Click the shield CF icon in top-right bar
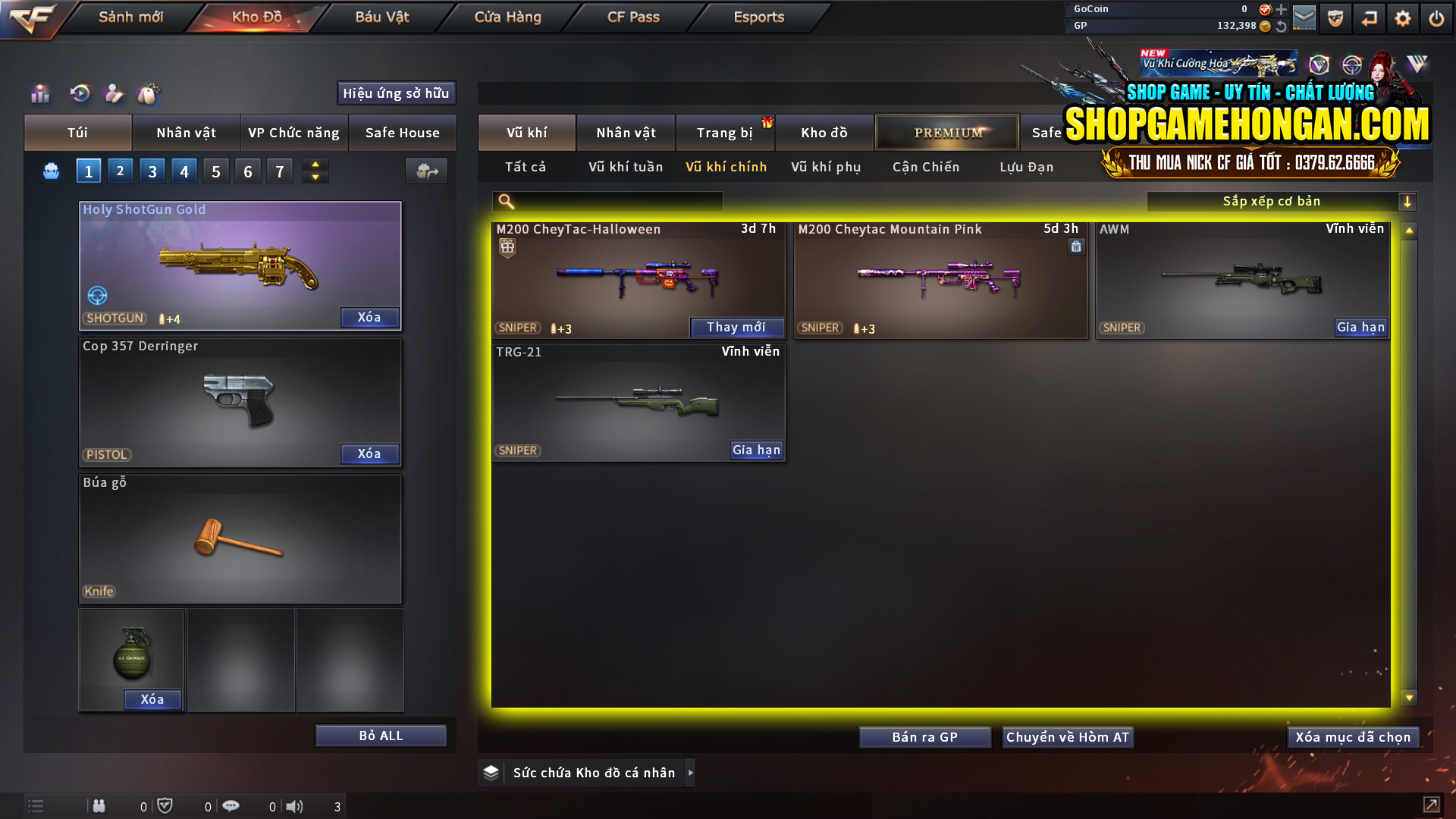The image size is (1456, 819). (x=1335, y=17)
